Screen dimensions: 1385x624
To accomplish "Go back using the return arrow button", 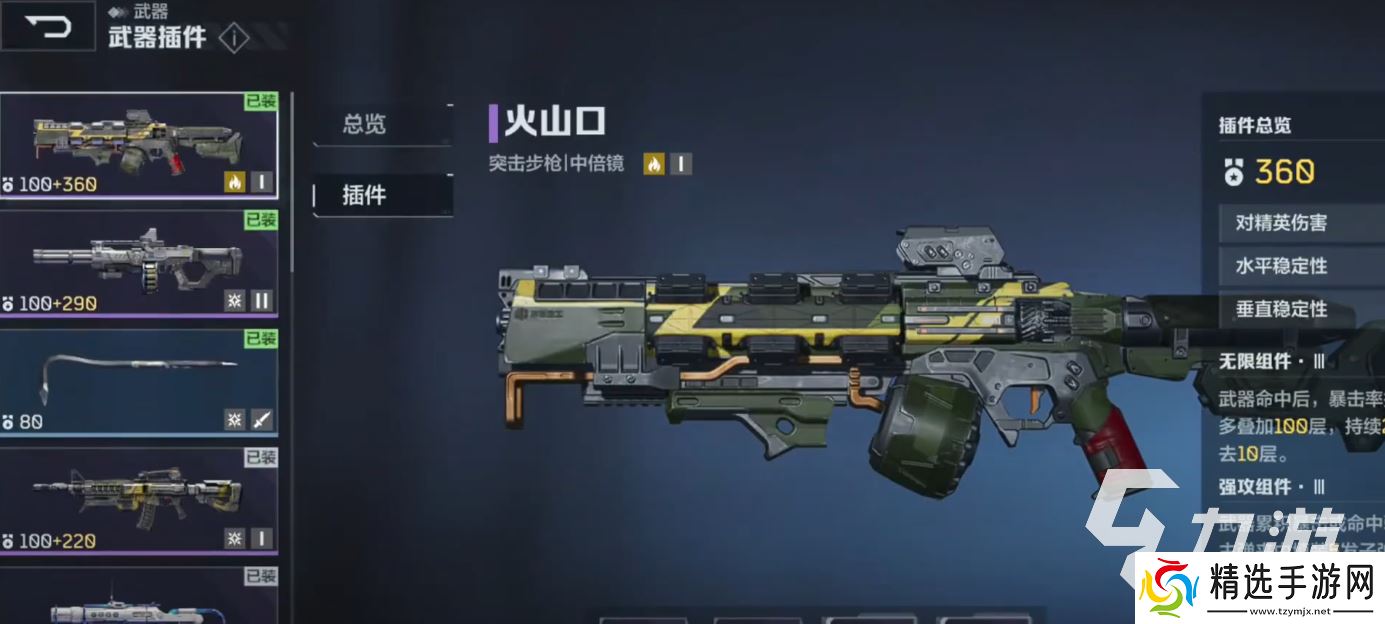I will pyautogui.click(x=47, y=26).
